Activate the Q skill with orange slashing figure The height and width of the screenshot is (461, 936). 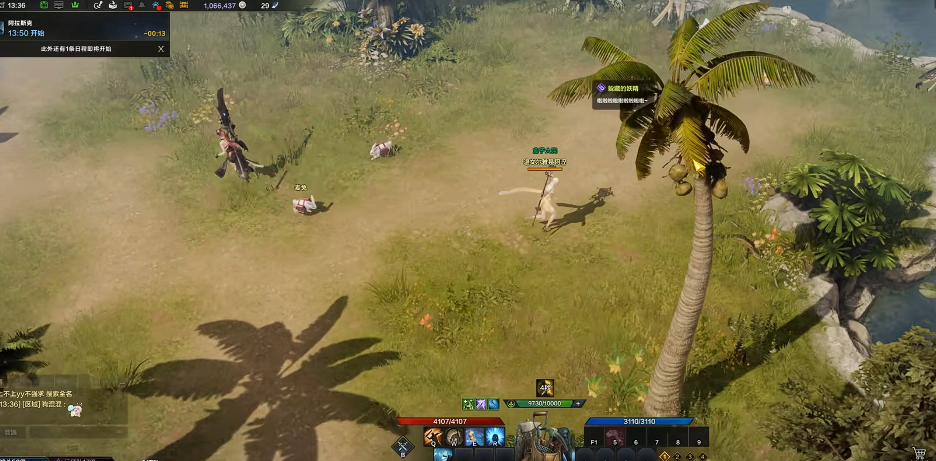click(x=434, y=437)
